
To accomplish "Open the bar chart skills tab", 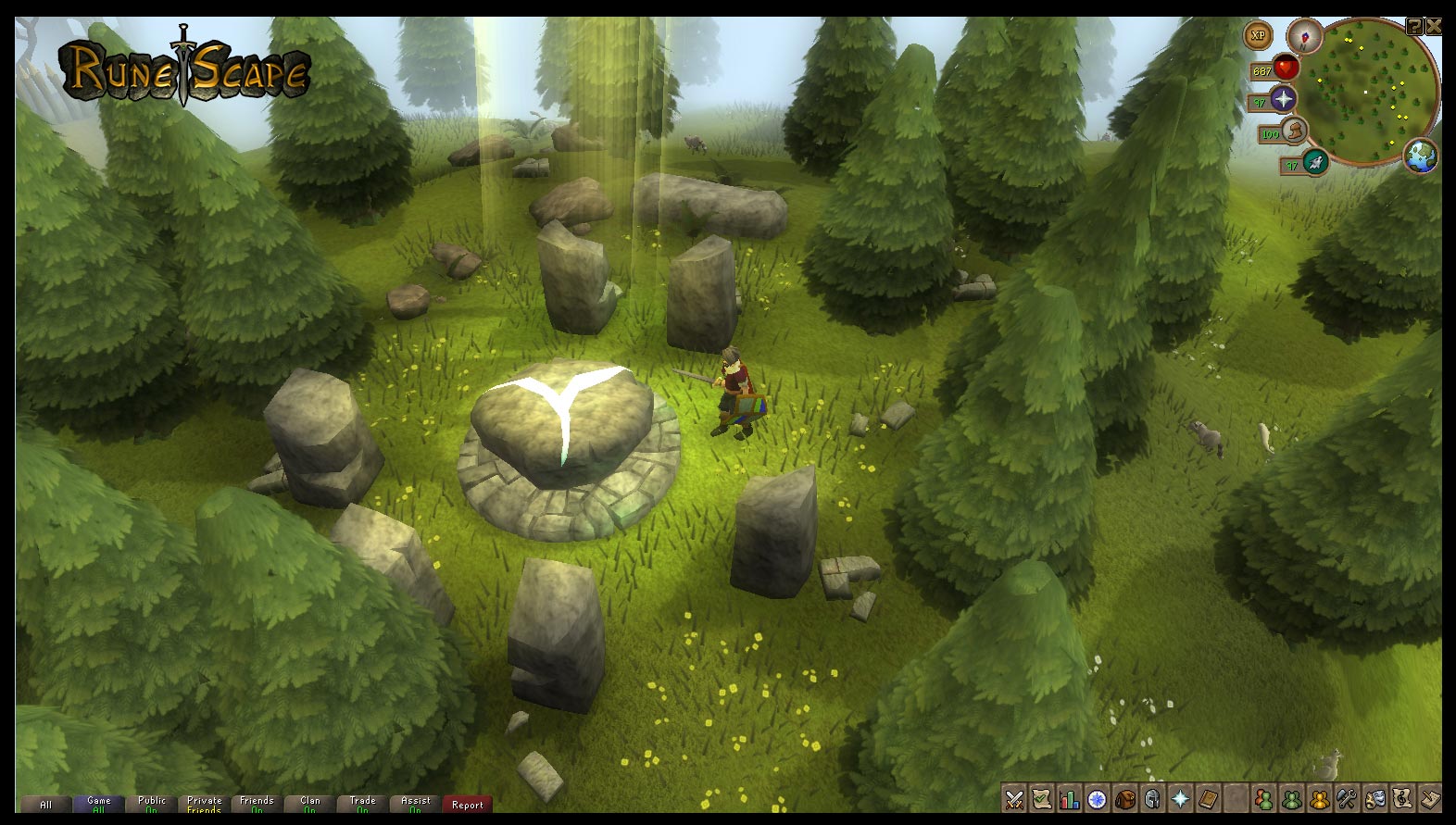I will 1070,798.
